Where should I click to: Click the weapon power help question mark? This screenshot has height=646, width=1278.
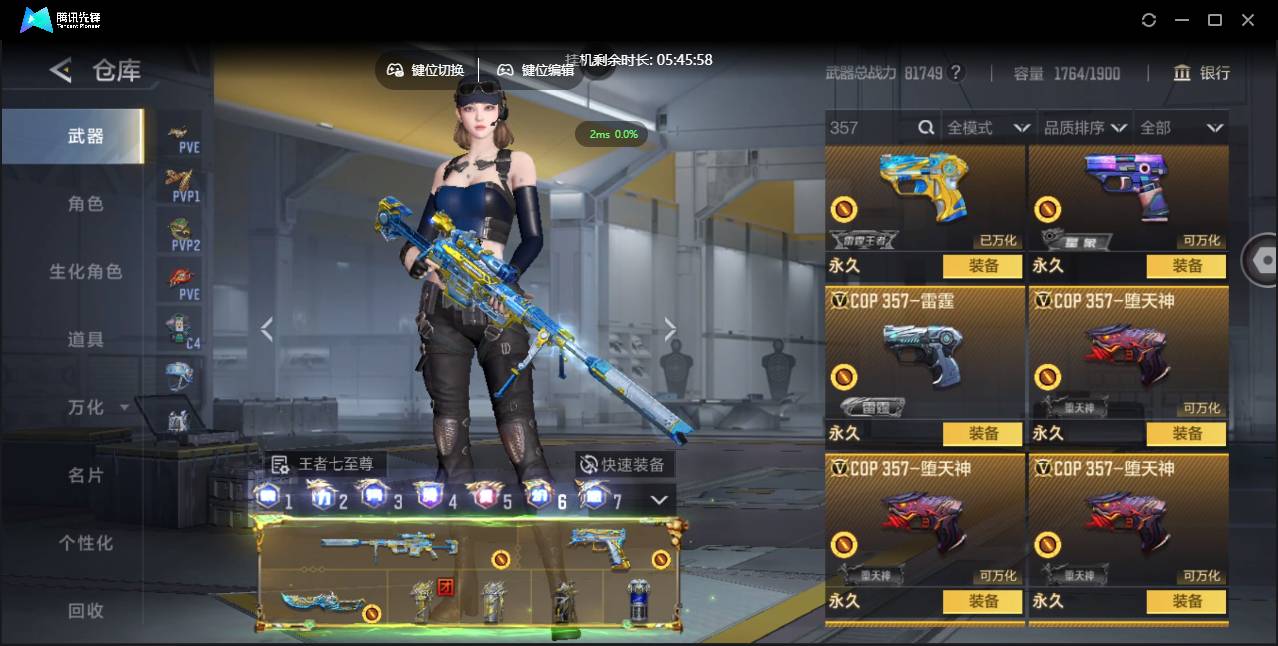pyautogui.click(x=956, y=73)
